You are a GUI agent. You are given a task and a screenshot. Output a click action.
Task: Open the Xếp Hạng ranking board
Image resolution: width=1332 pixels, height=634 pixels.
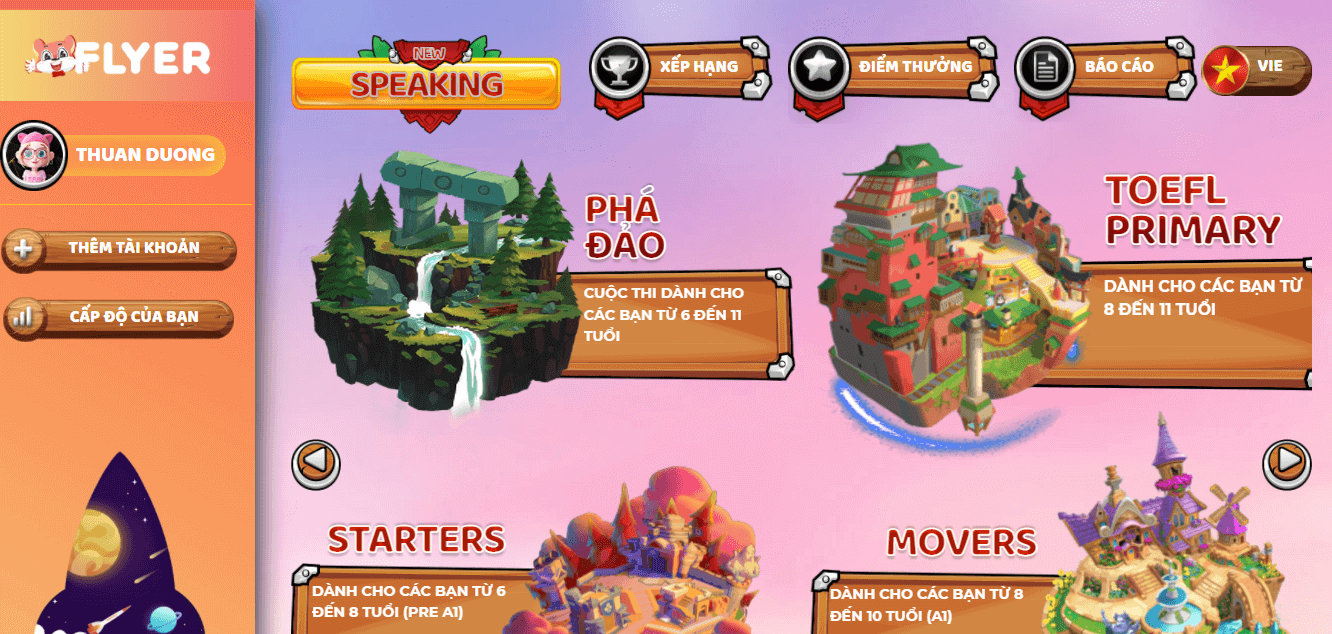click(x=681, y=68)
